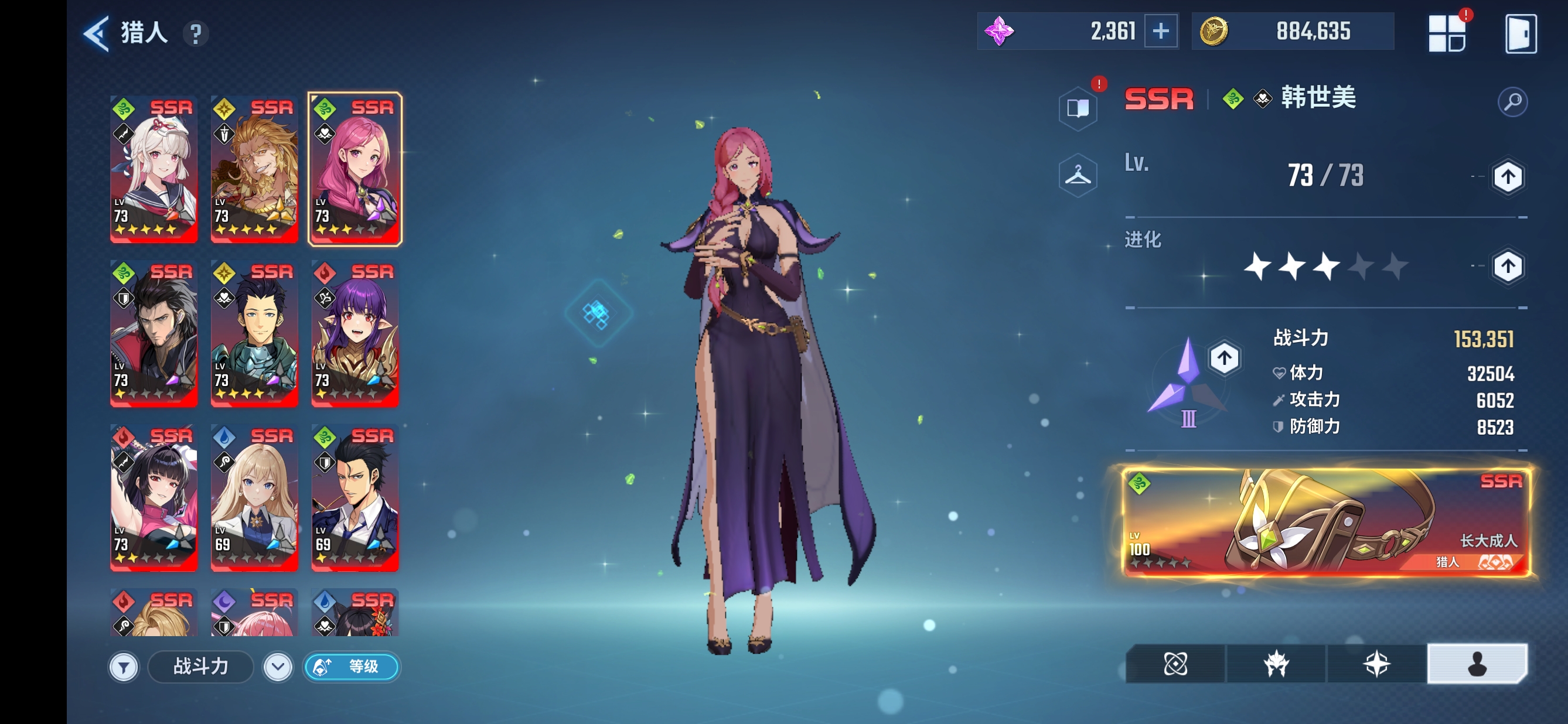Open the 战斗力 sort dropdown
The width and height of the screenshot is (1568, 724).
pyautogui.click(x=278, y=667)
